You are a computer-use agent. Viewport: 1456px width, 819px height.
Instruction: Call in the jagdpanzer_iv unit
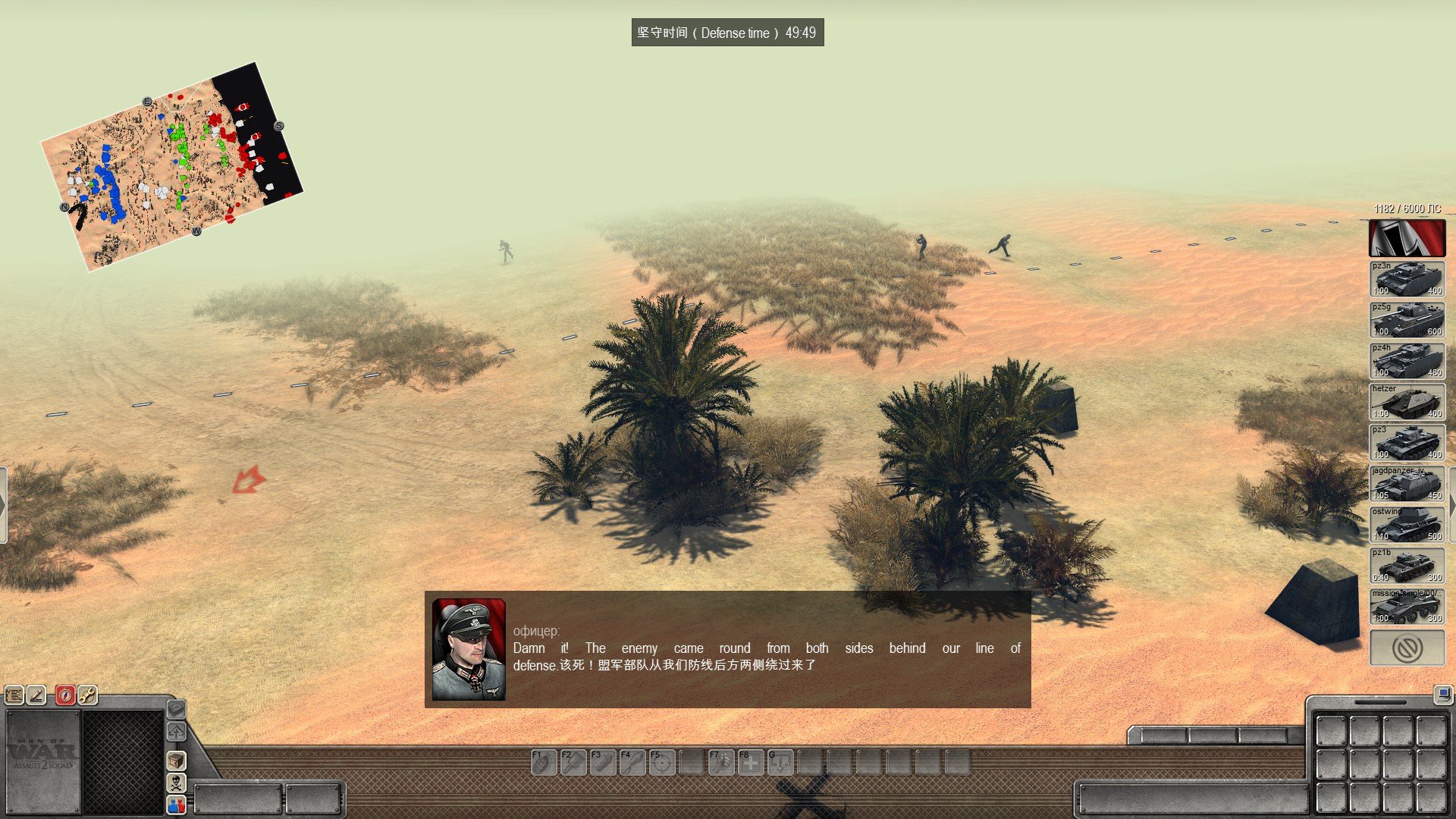click(x=1407, y=484)
